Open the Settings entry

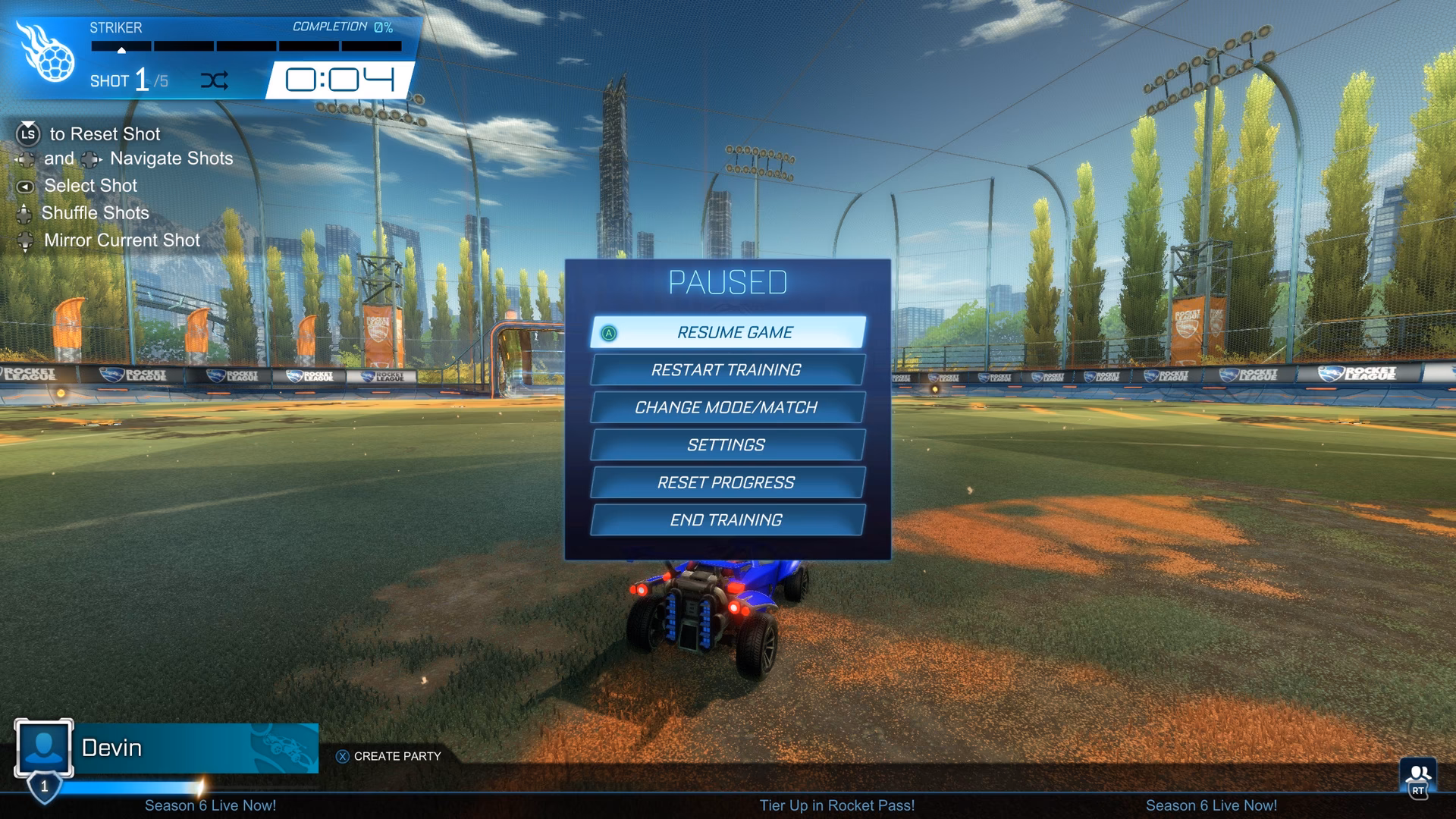(726, 445)
